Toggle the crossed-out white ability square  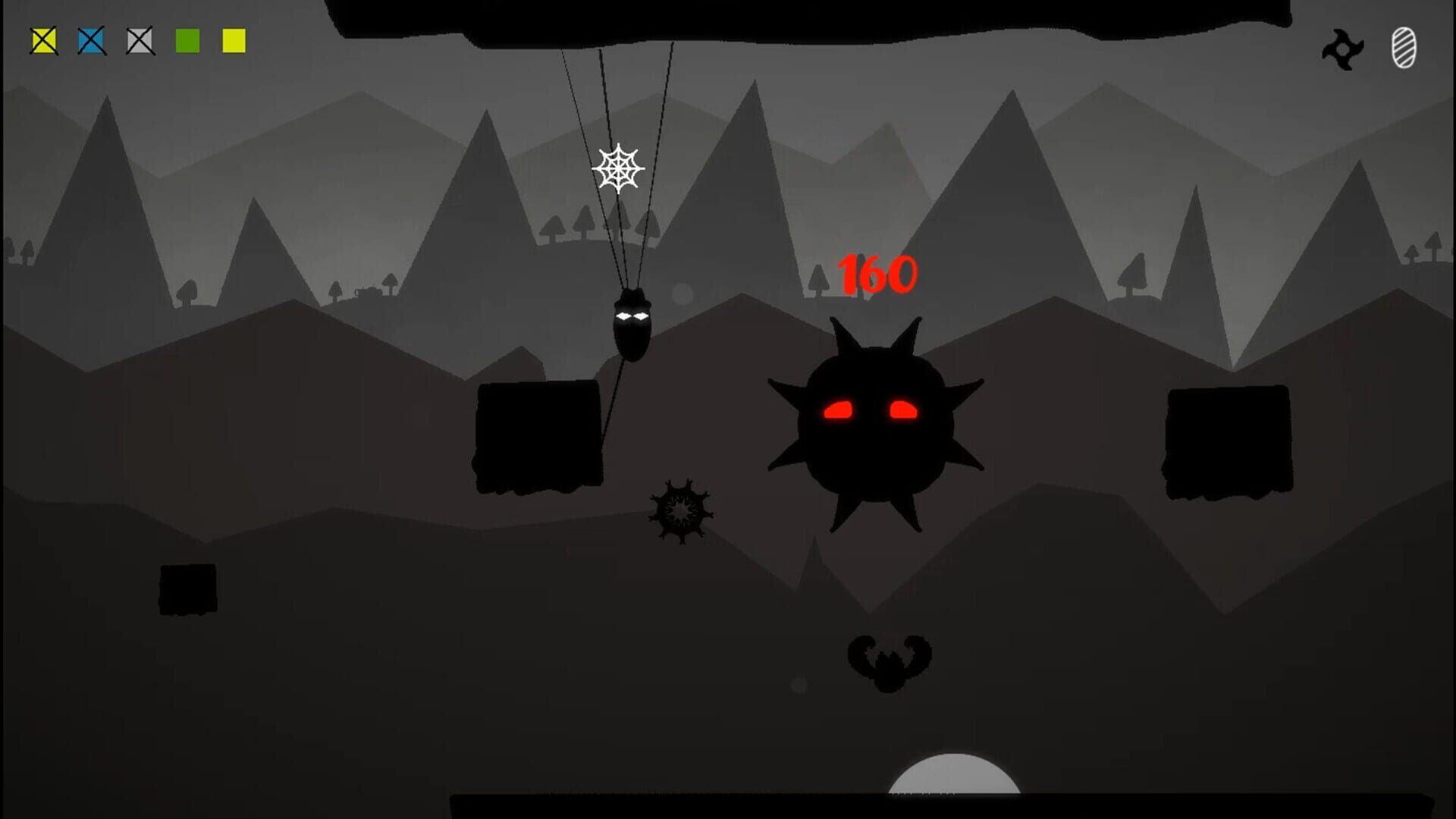pos(139,42)
